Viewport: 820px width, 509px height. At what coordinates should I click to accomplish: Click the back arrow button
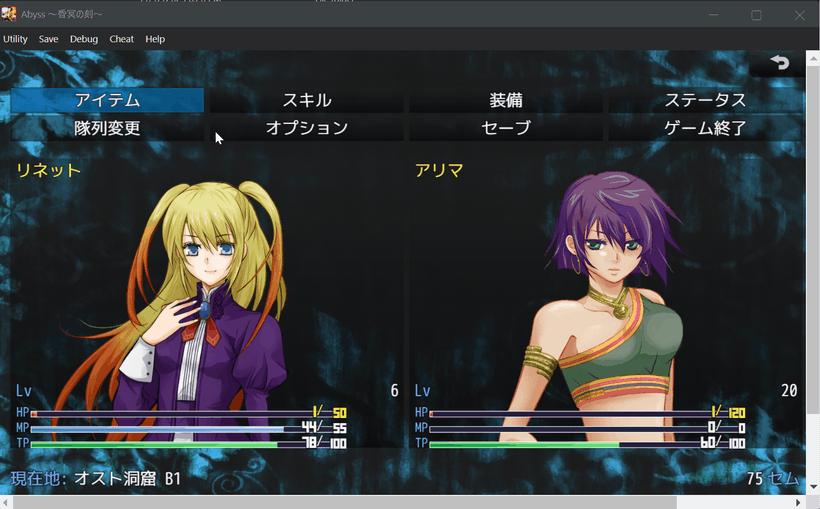point(780,63)
